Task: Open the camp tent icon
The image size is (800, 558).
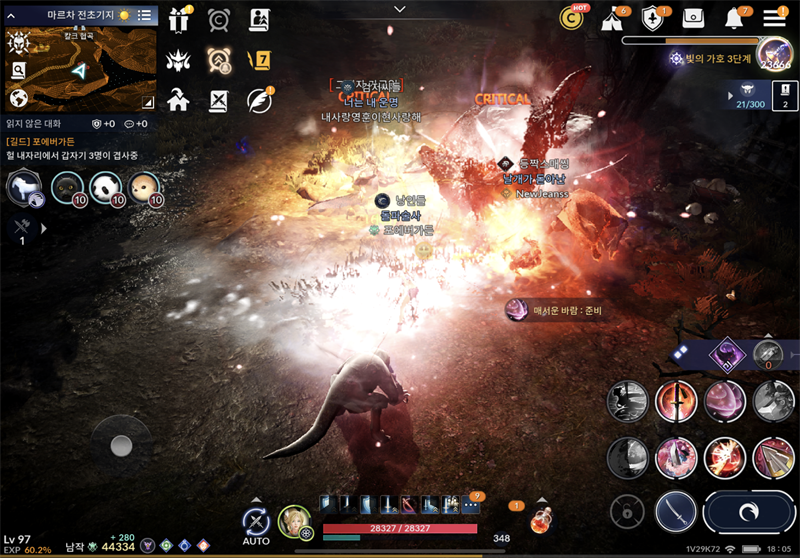Action: coord(613,18)
